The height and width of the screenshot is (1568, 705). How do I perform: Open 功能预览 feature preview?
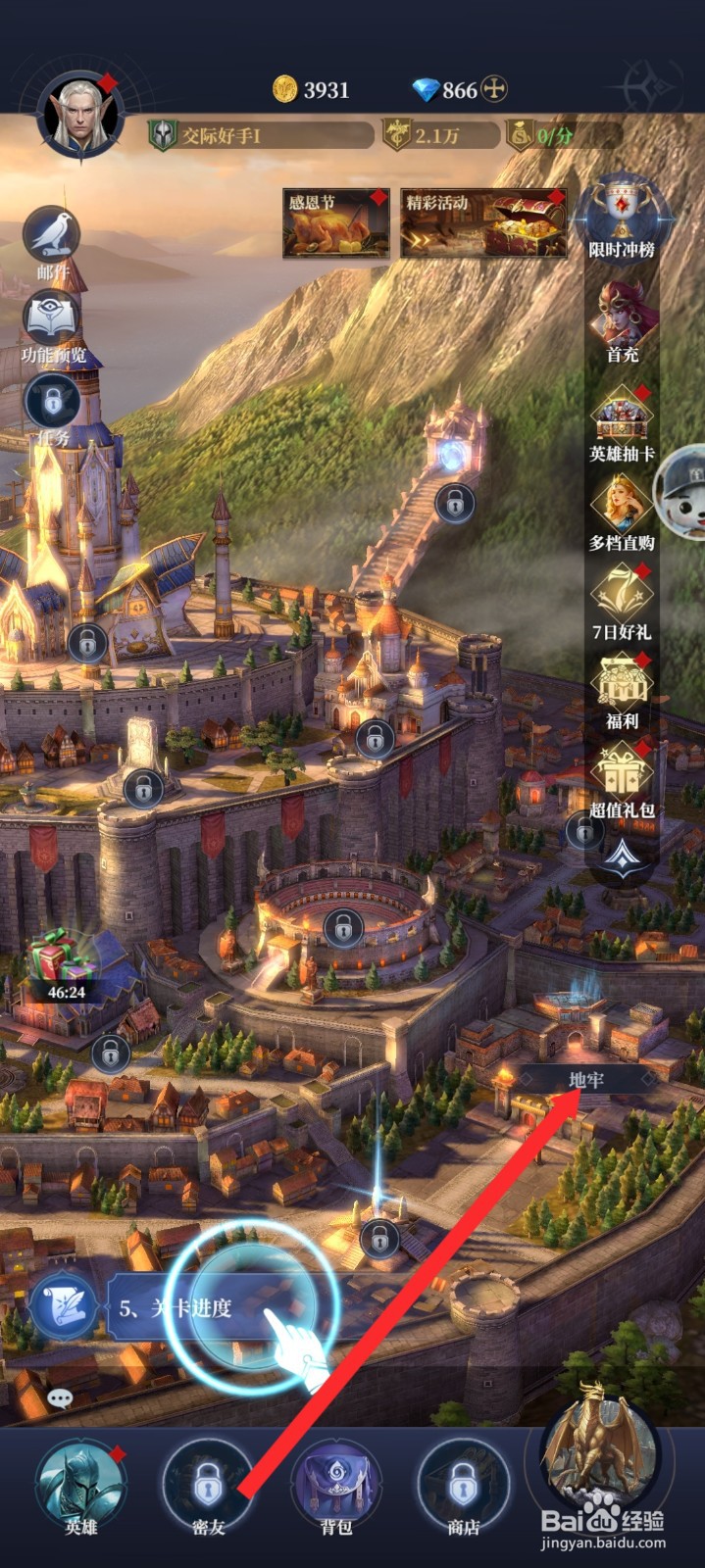53,324
